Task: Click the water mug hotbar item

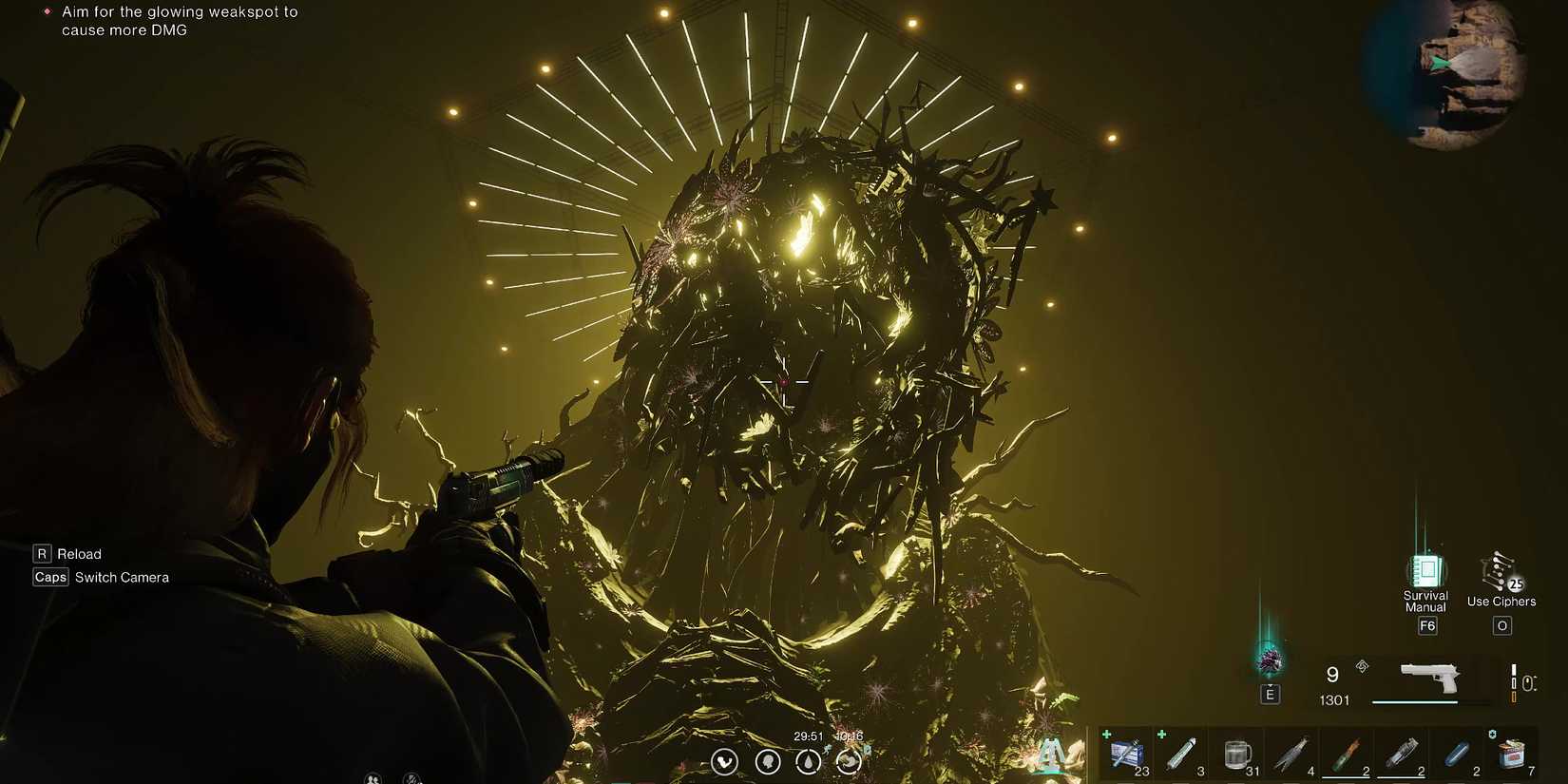Action: [1236, 754]
